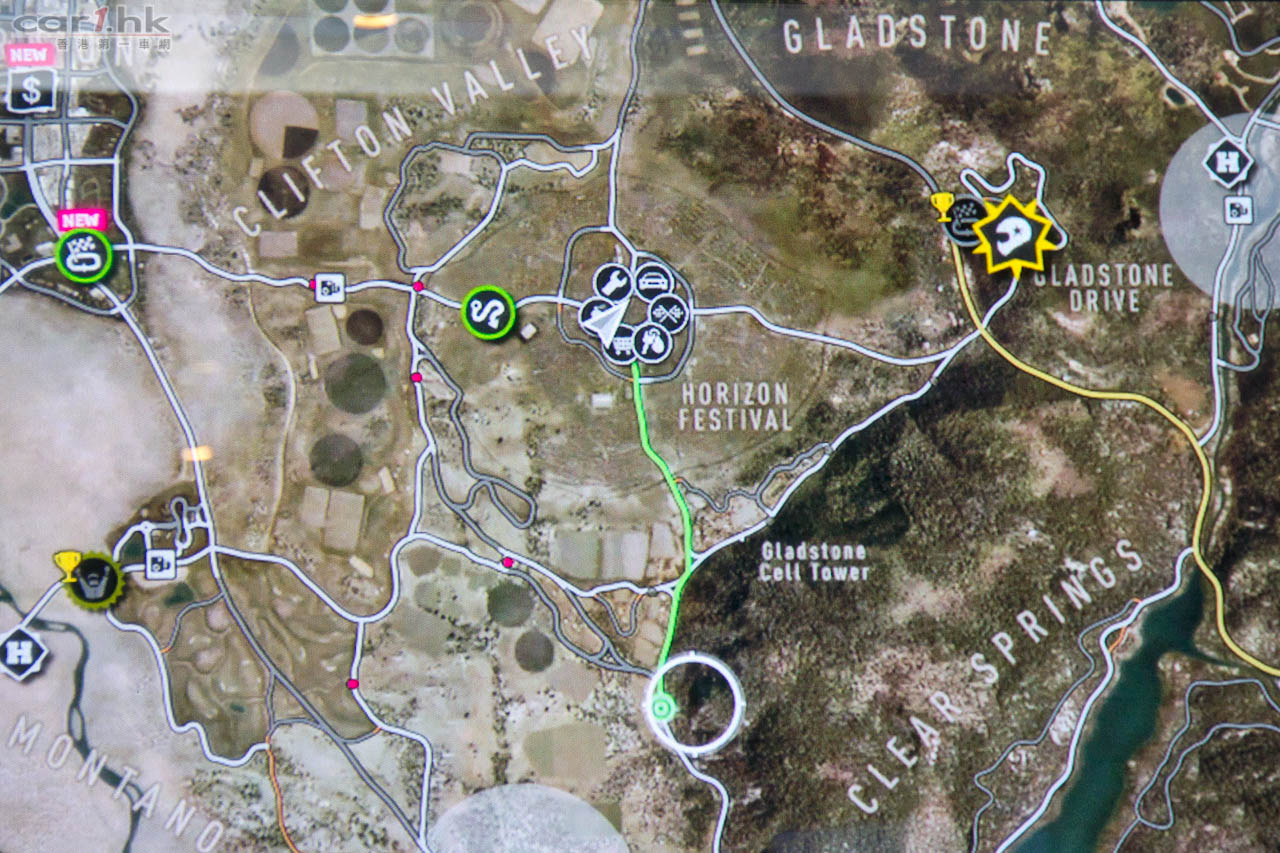
Task: Click the speed camera beside the trophy gear event
Action: tap(160, 564)
